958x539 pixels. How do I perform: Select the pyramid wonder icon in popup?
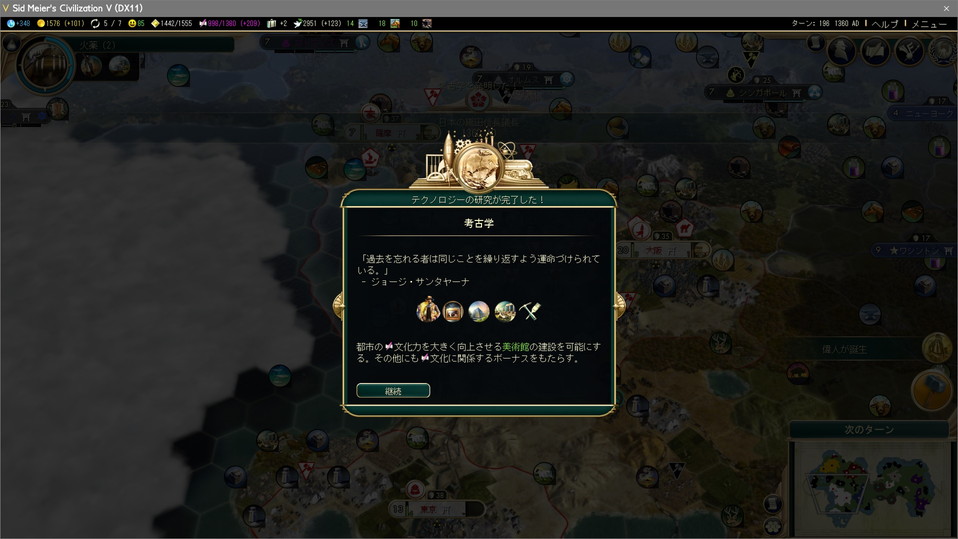tap(479, 311)
